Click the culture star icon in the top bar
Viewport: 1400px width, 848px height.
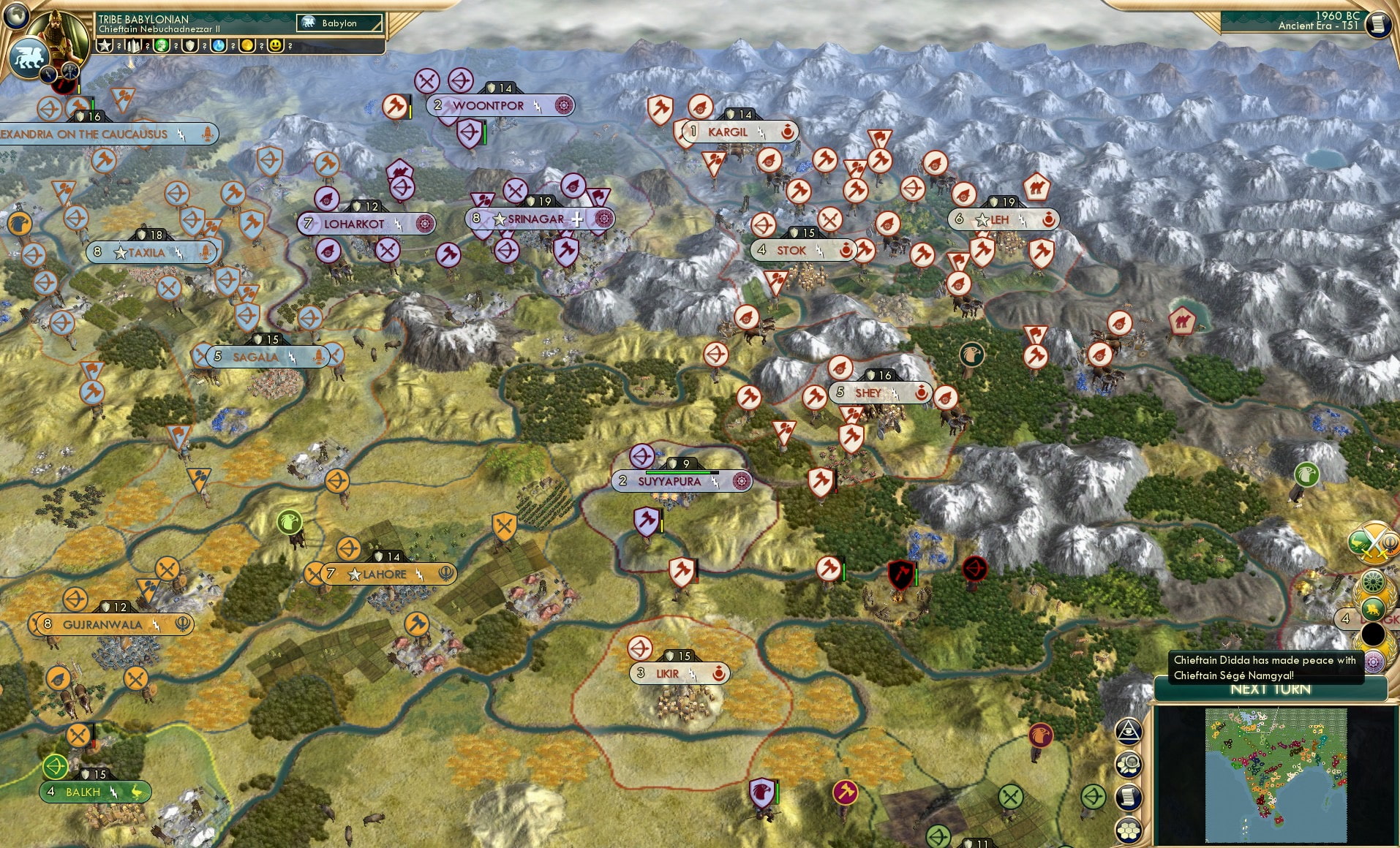coord(106,45)
